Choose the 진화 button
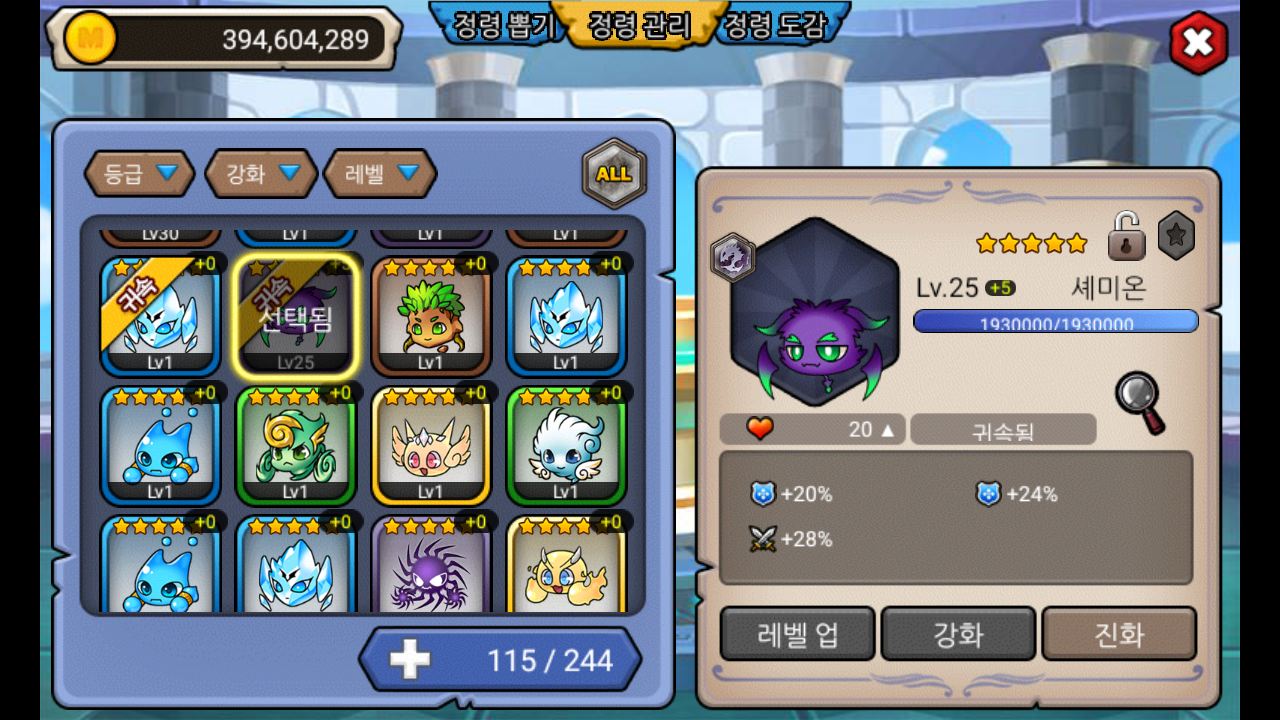Viewport: 1280px width, 720px height. (1119, 634)
